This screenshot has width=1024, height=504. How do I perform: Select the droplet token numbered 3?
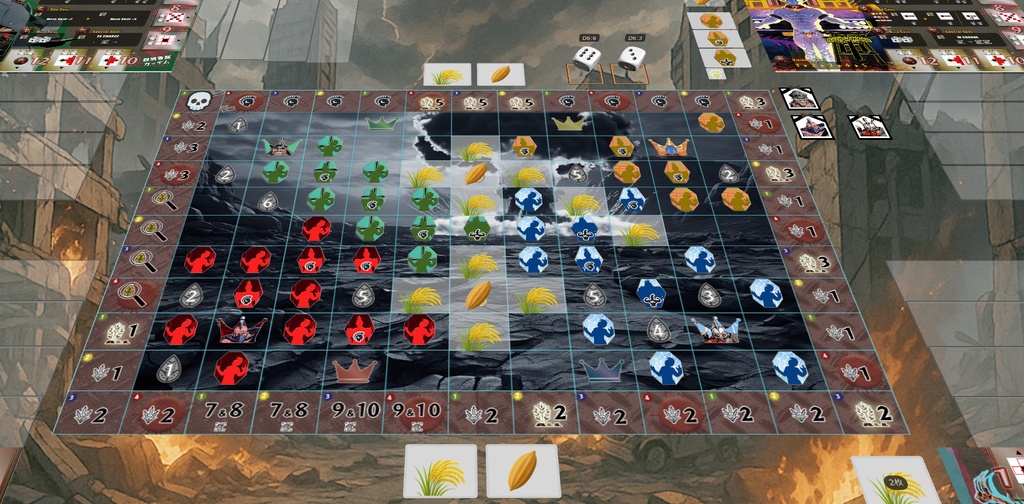point(709,295)
